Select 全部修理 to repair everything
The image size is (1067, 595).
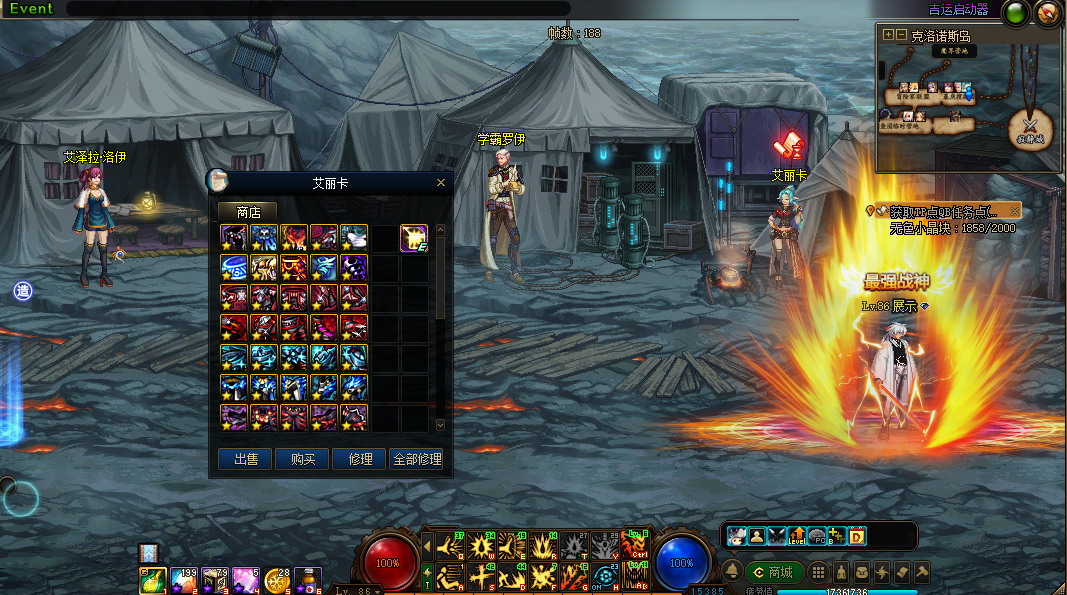[x=417, y=459]
